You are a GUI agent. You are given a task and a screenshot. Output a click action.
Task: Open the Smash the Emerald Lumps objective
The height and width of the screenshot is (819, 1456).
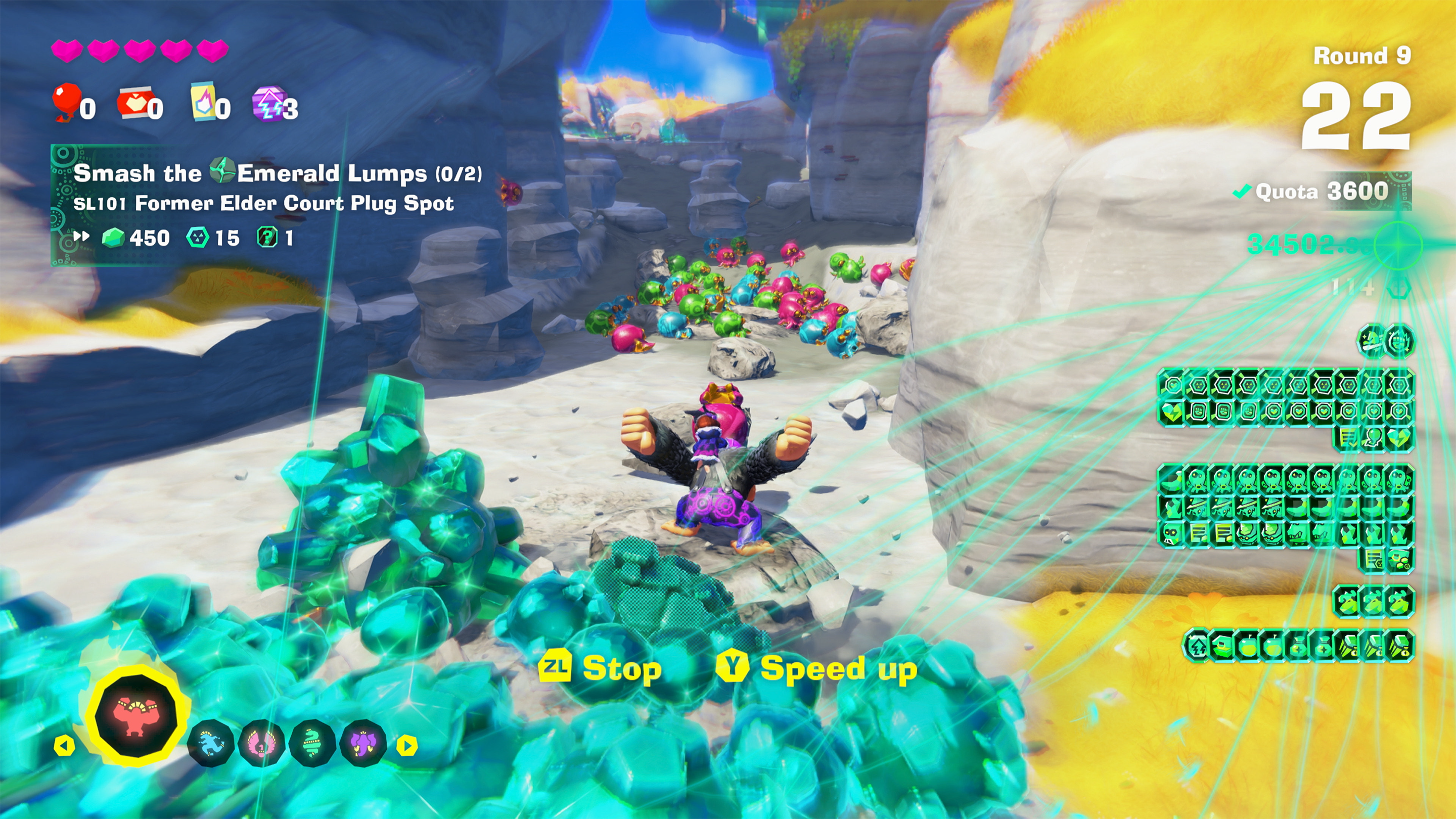(277, 173)
